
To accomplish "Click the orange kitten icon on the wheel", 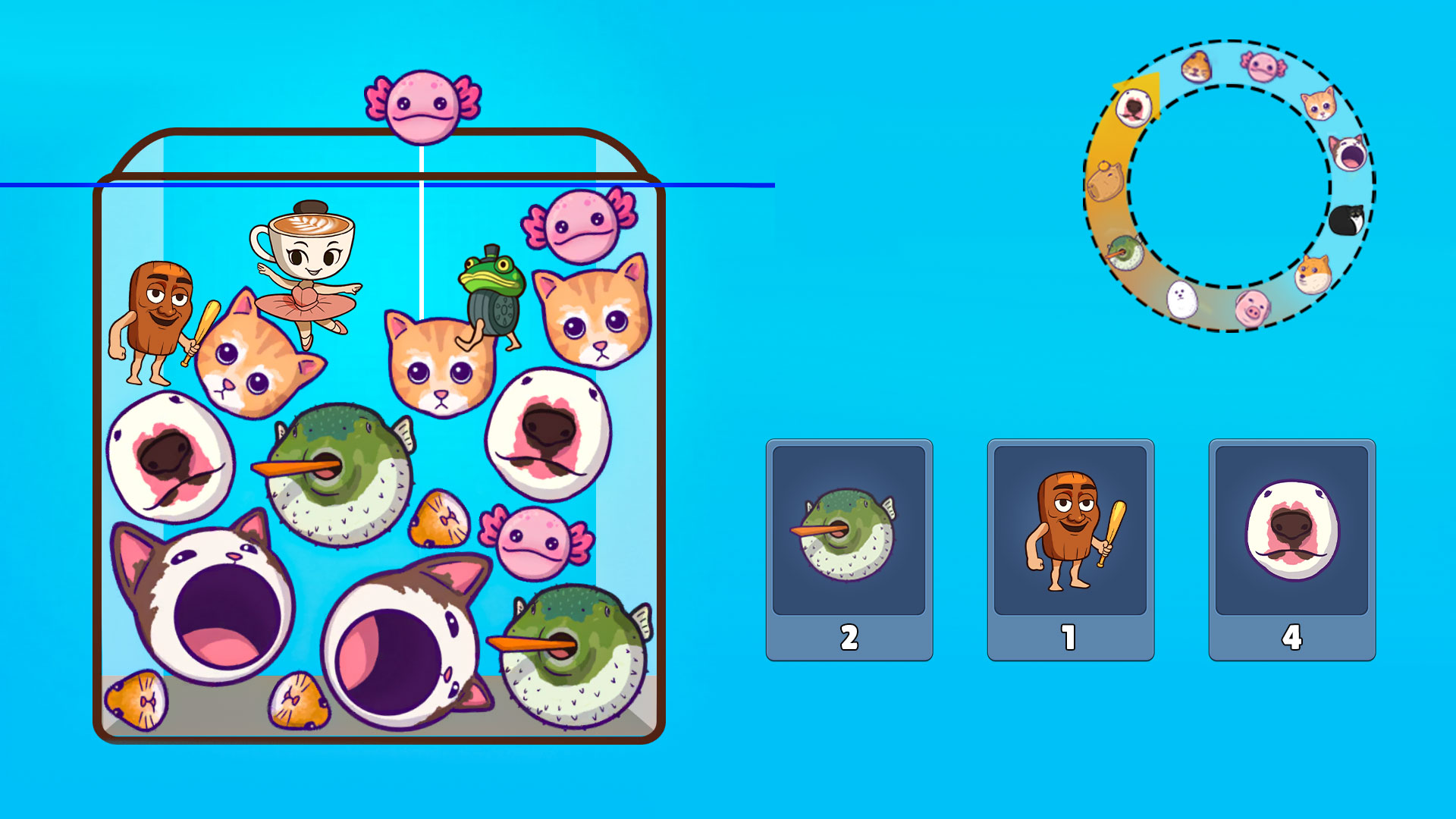I will point(1319,105).
